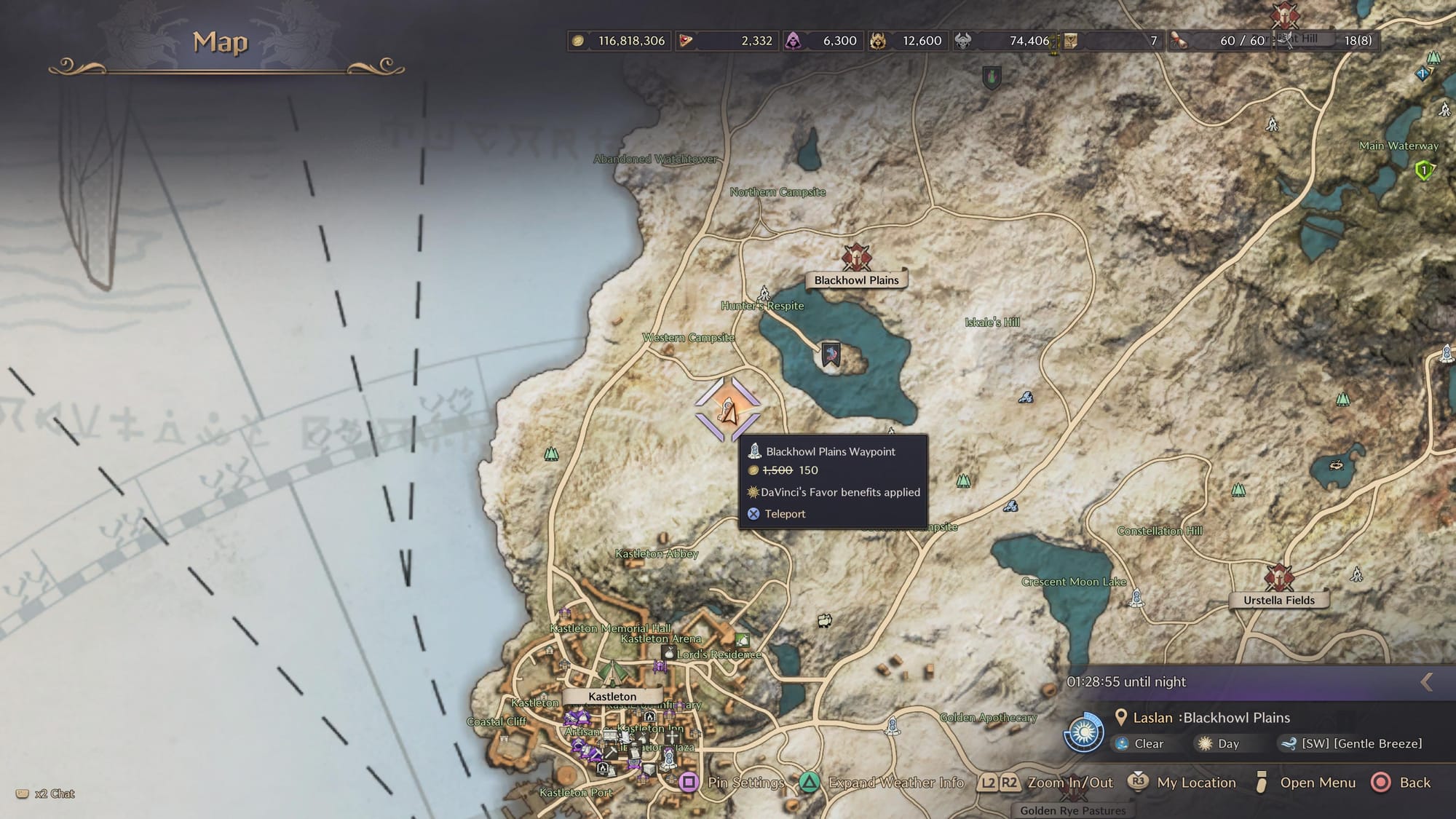Select the sheep marker on the map
1456x819 pixels.
pyautogui.click(x=824, y=621)
